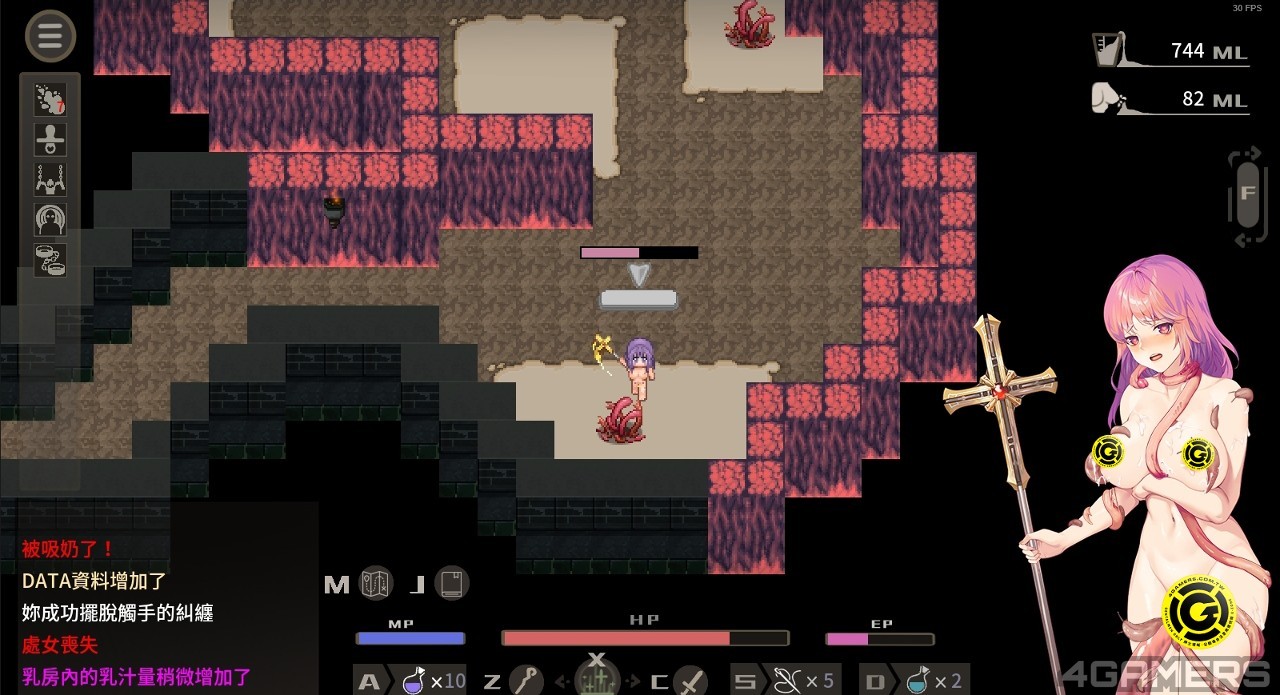Viewport: 1280px width, 695px height.
Task: Activate the green graveyard crosses skill
Action: tap(597, 680)
